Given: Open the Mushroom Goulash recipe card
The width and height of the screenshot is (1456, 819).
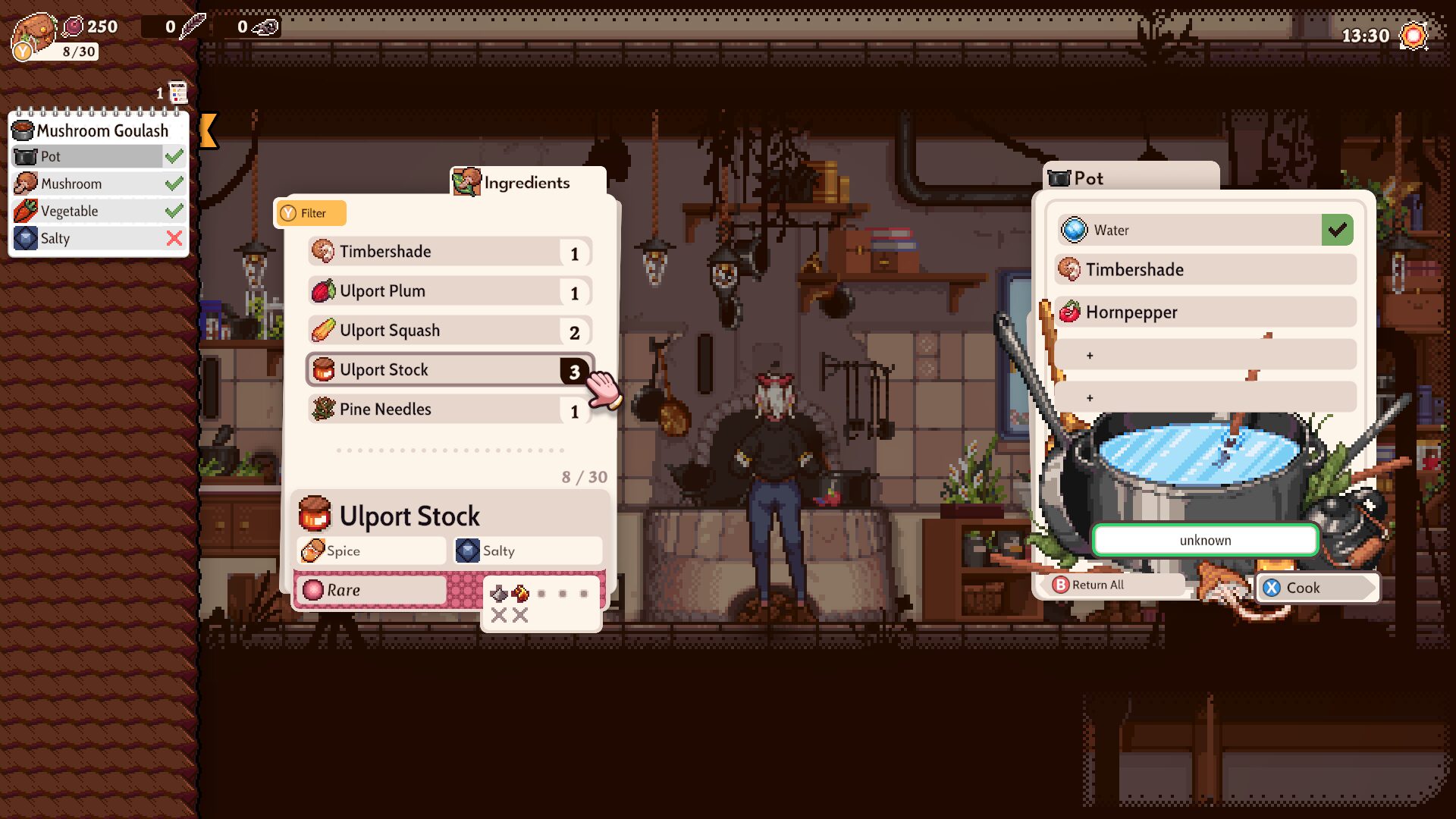Looking at the screenshot, I should click(99, 130).
